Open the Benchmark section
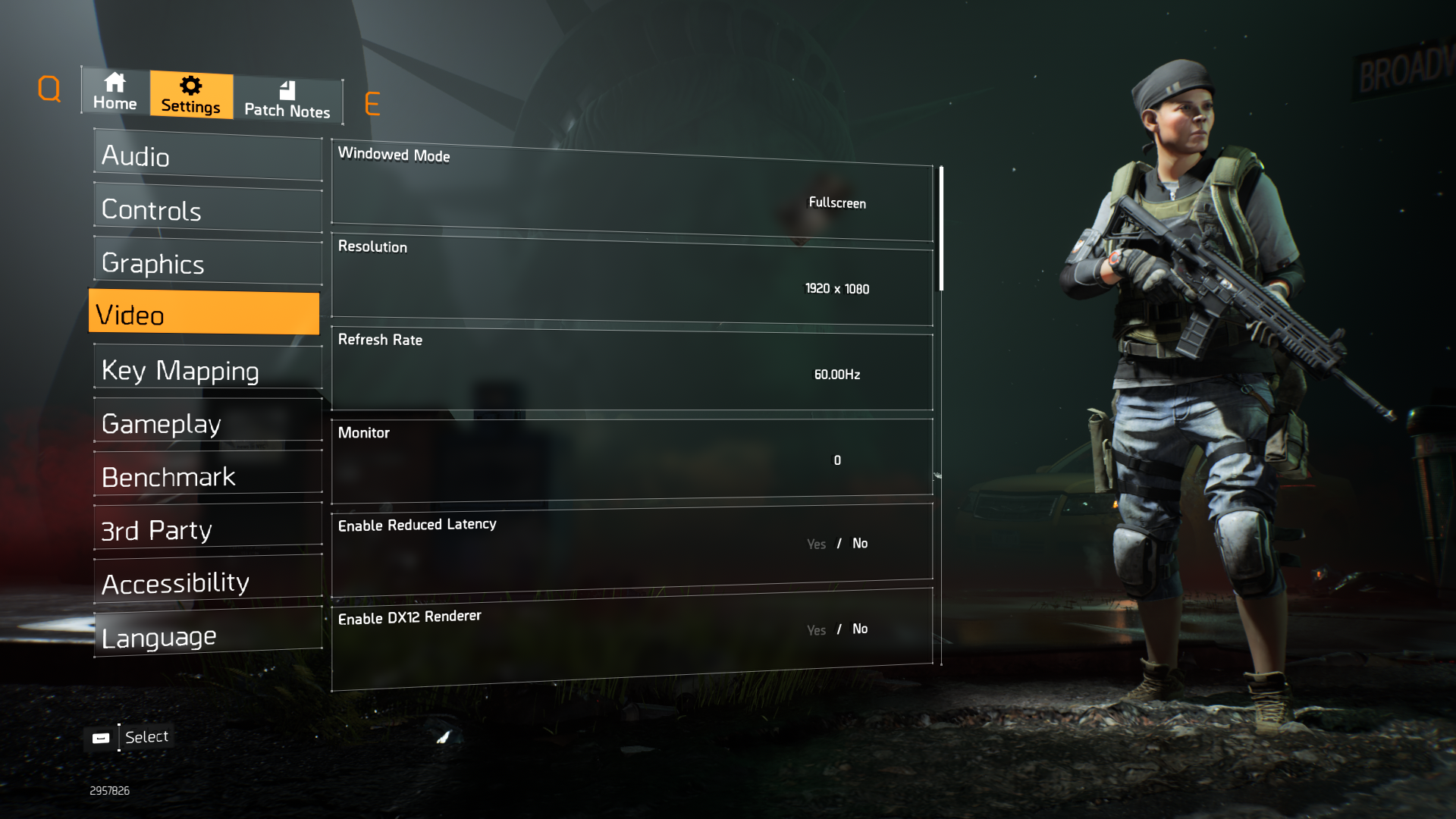 208,477
